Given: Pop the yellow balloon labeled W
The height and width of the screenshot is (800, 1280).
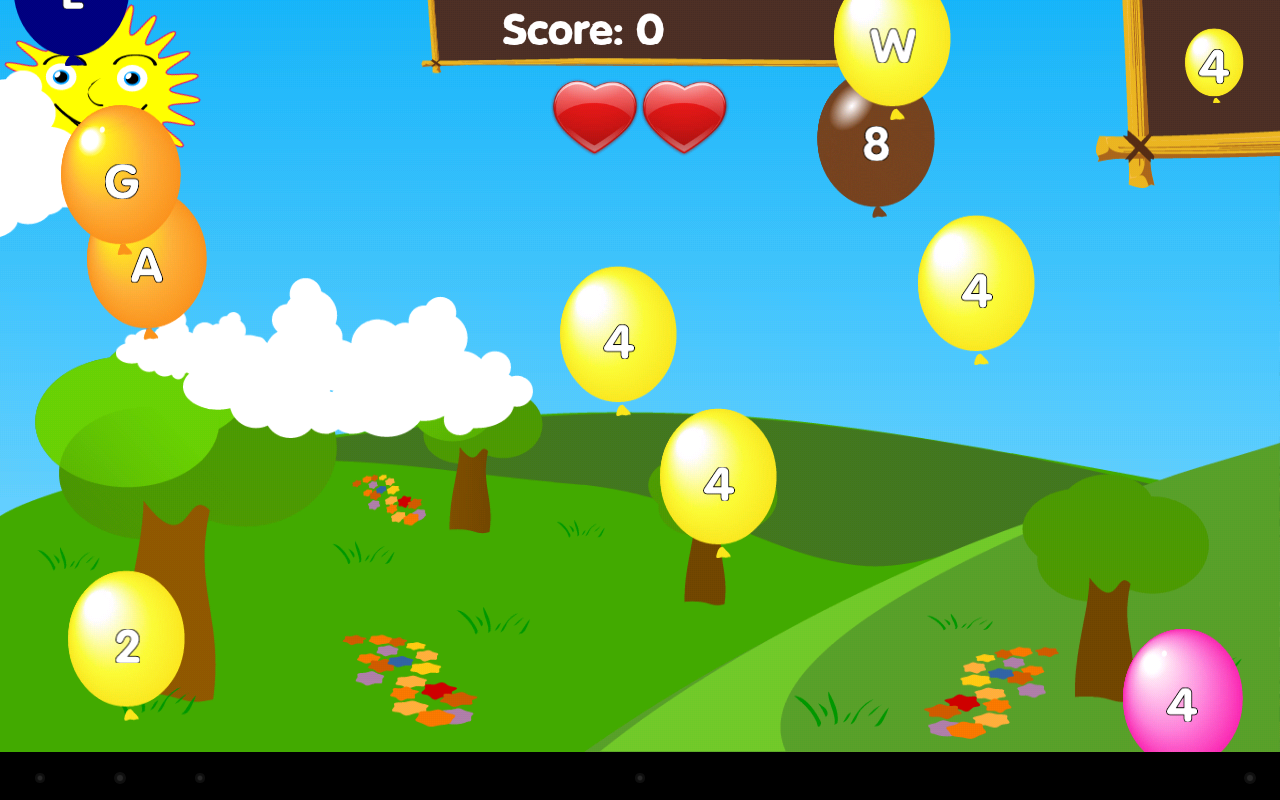Looking at the screenshot, I should pos(891,45).
